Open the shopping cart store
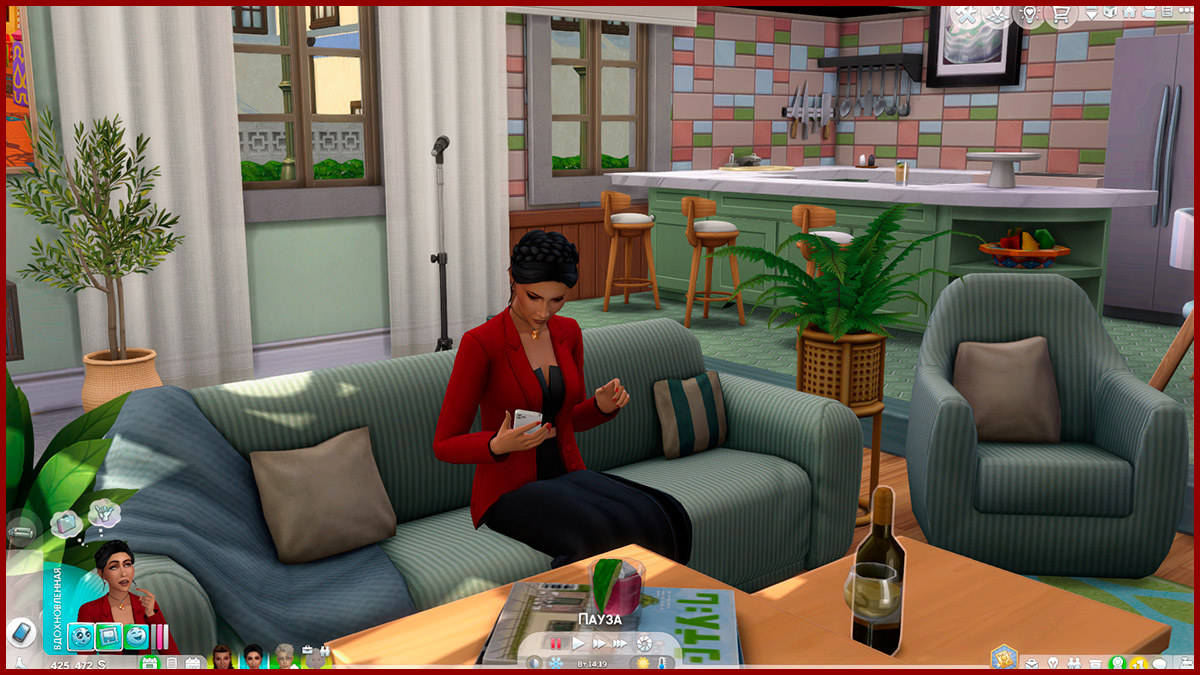Viewport: 1200px width, 675px height. pos(1060,15)
